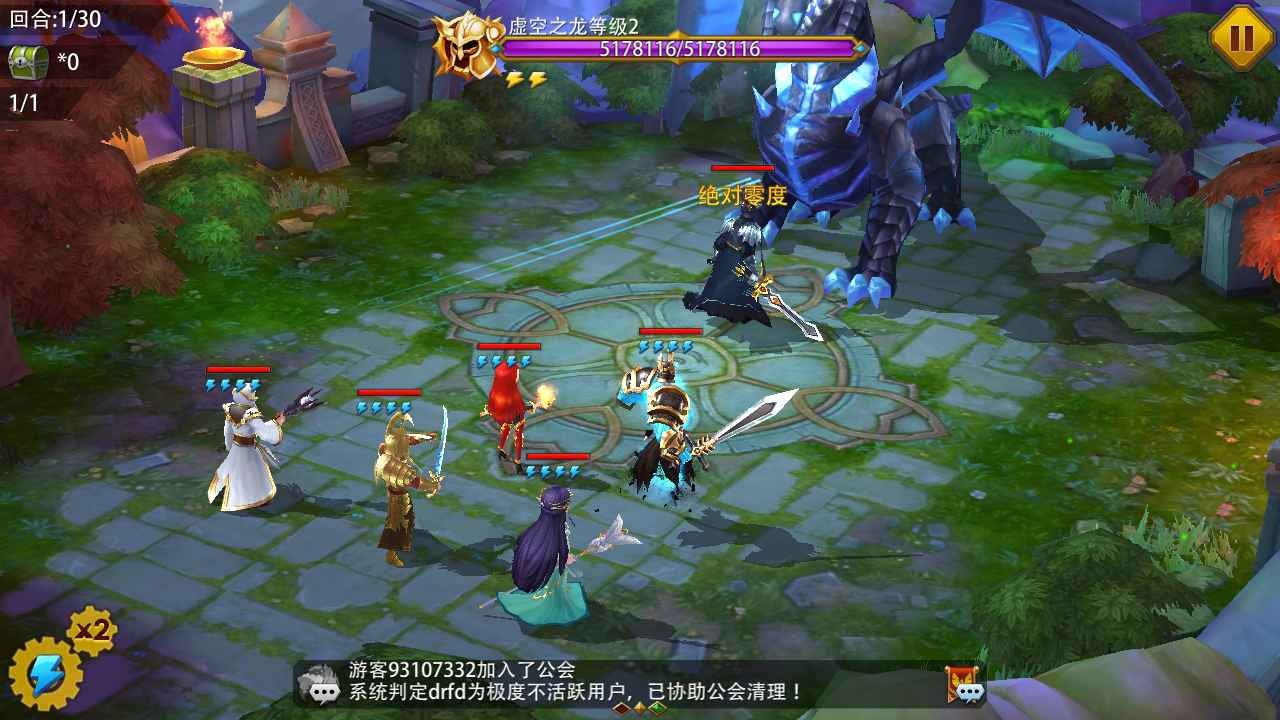
Task: Toggle the x2 battle speed gear
Action: click(94, 631)
